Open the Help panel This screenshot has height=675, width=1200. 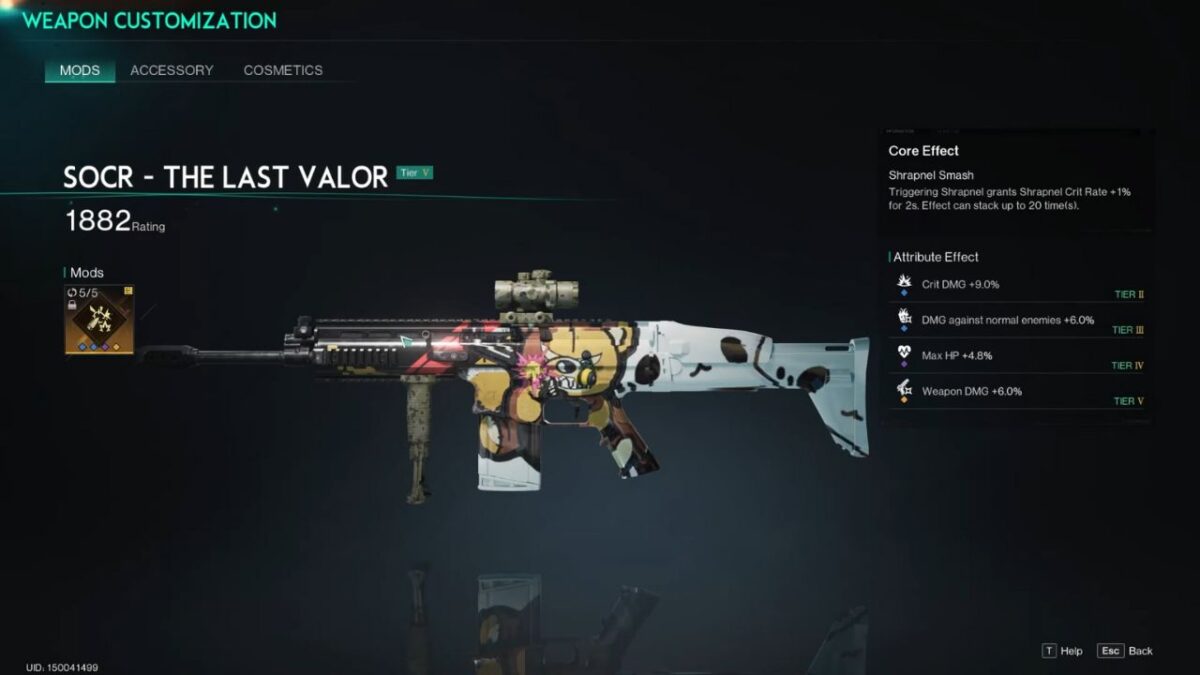[1062, 651]
